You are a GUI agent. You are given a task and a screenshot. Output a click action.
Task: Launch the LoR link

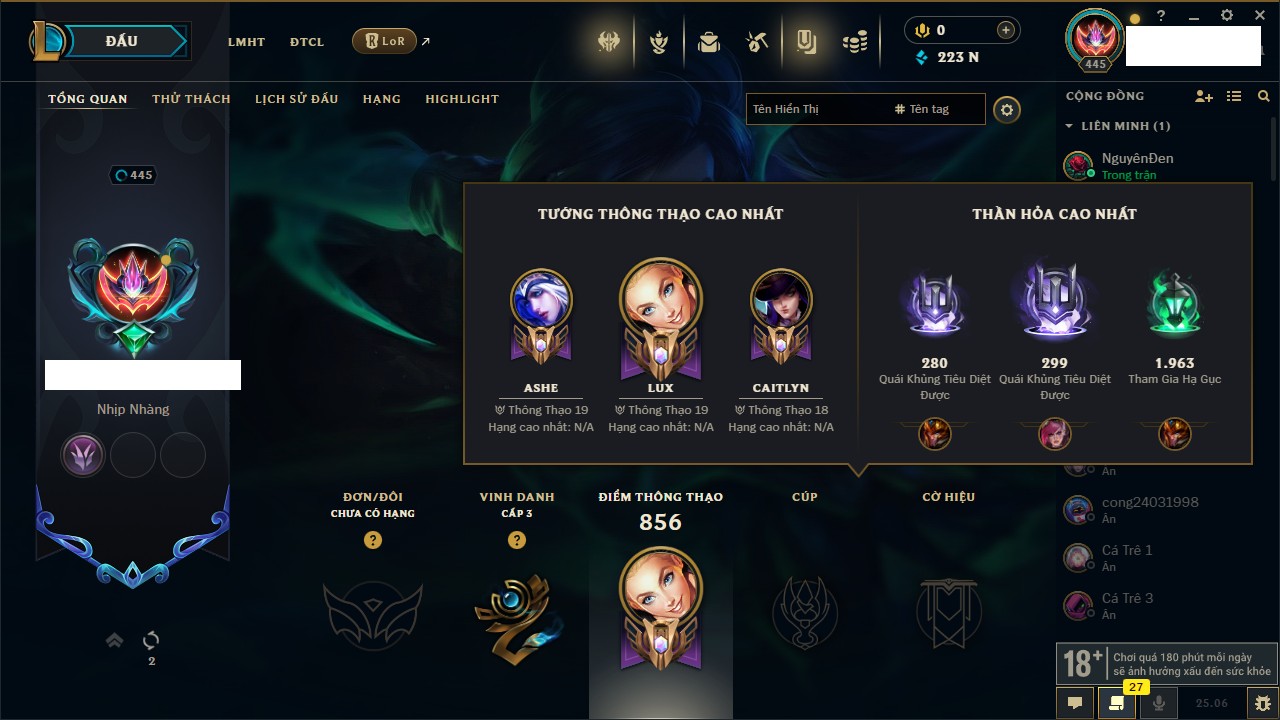(x=385, y=42)
